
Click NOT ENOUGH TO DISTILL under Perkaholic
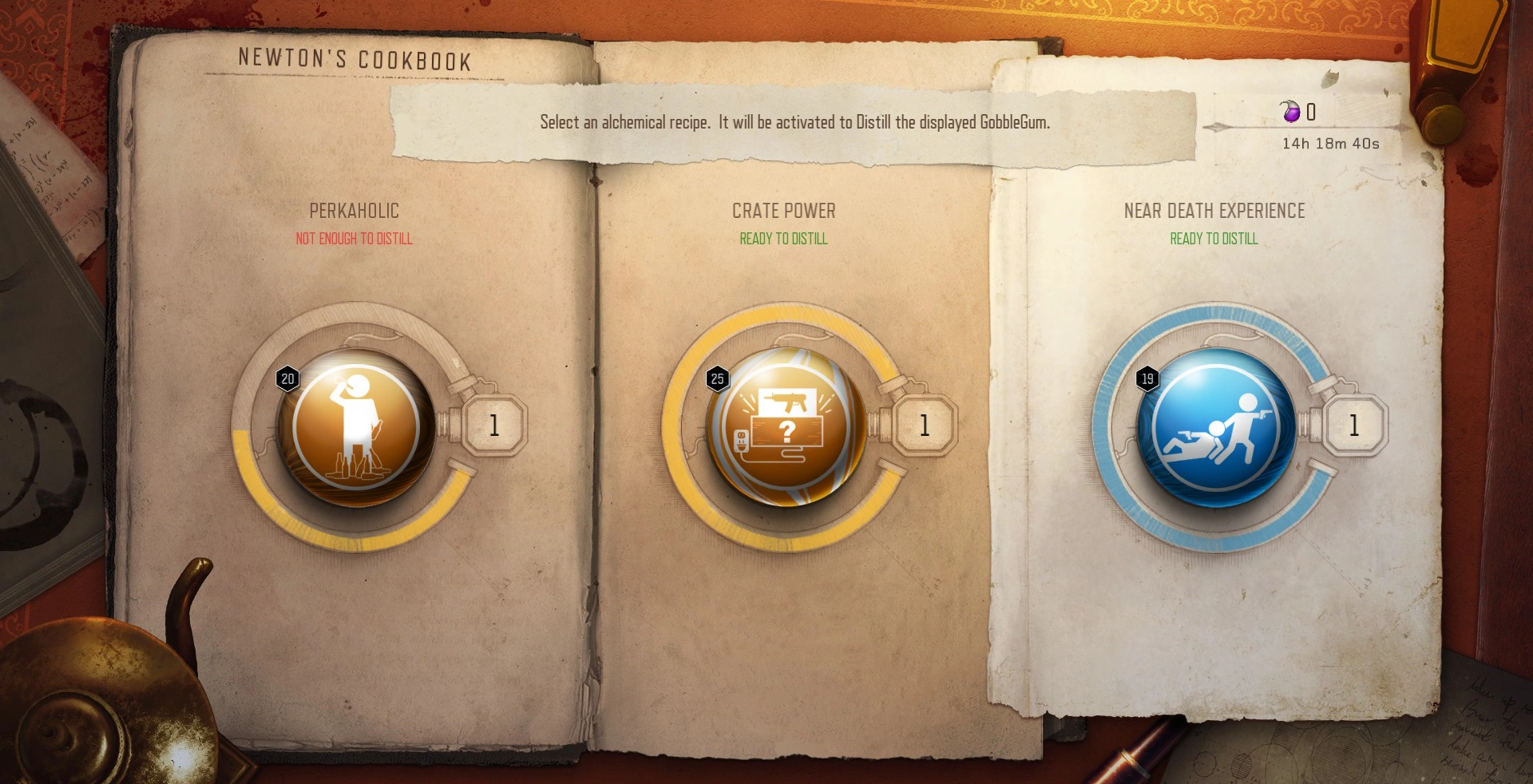point(354,238)
